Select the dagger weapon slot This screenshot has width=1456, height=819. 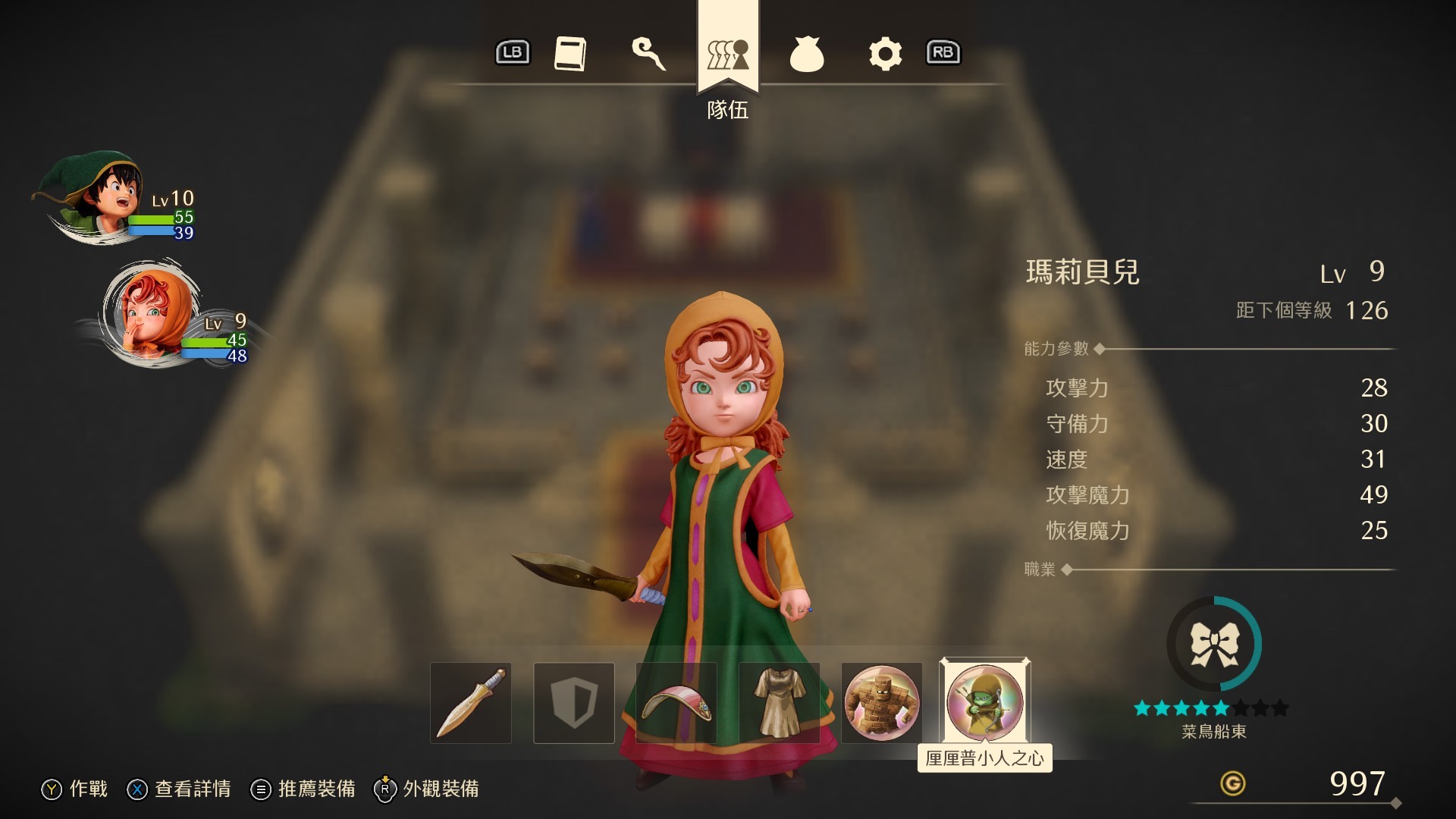pyautogui.click(x=470, y=703)
